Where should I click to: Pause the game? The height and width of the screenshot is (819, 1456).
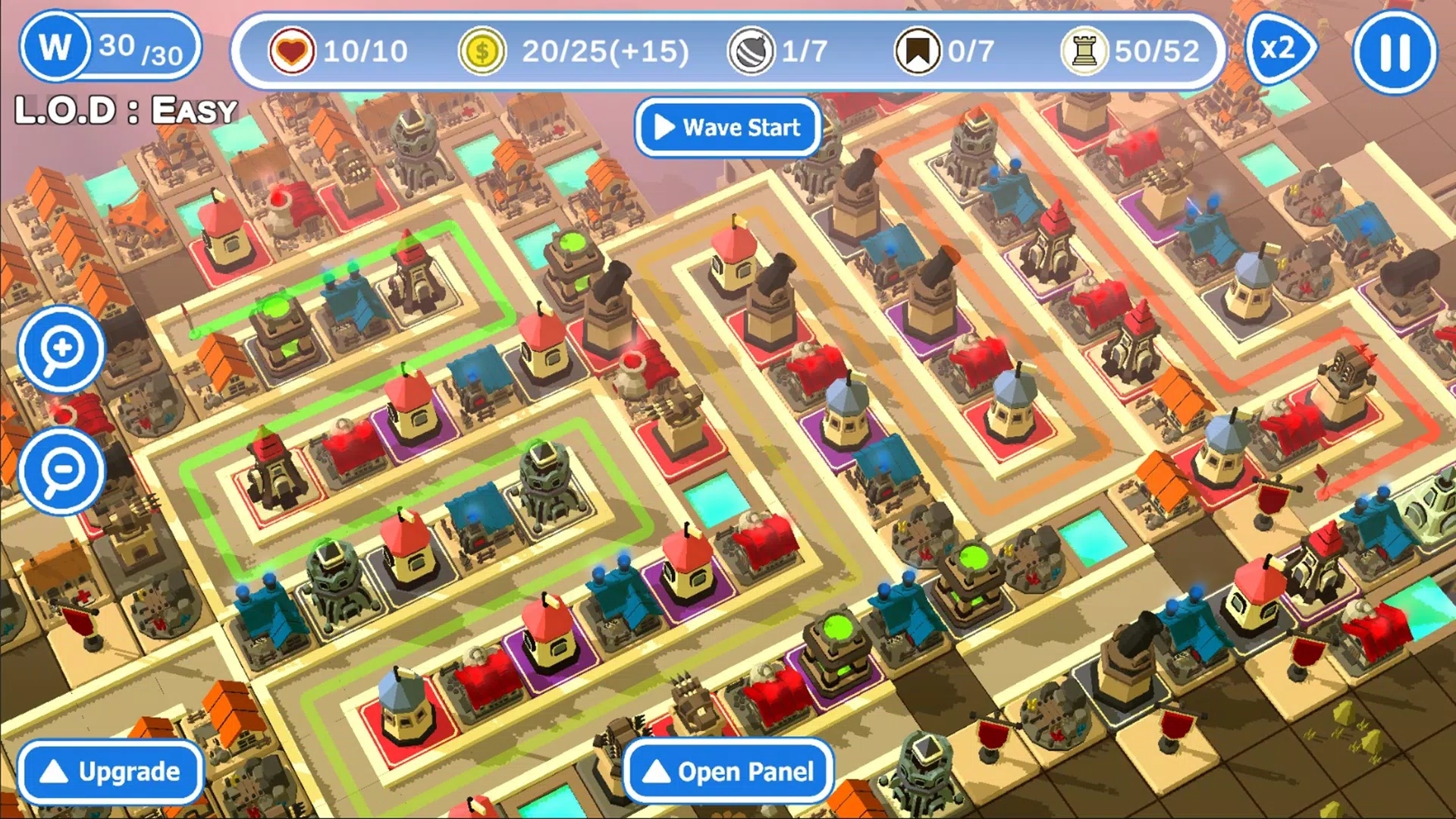1395,52
